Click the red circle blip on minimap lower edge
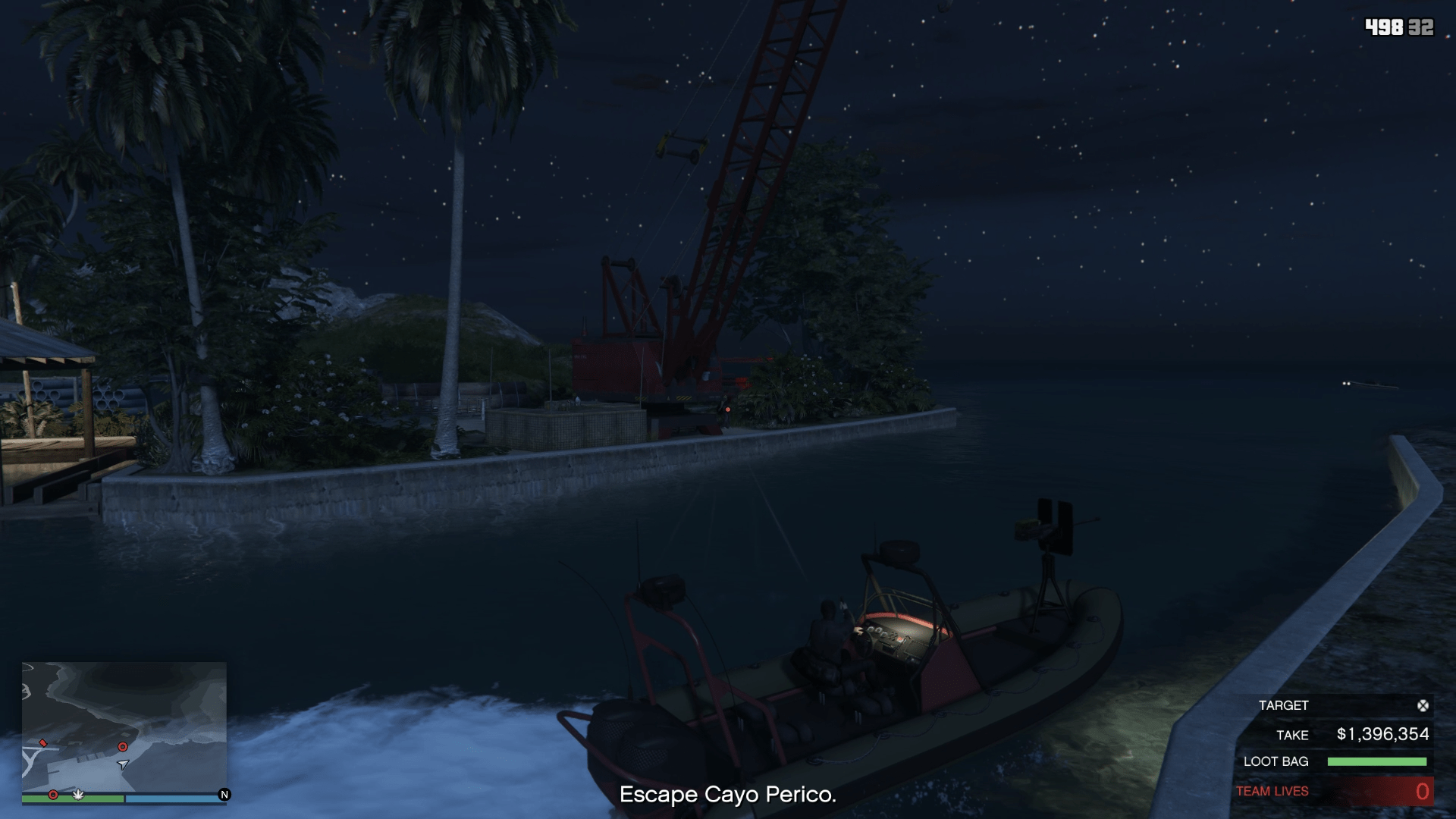This screenshot has height=819, width=1456. point(53,794)
